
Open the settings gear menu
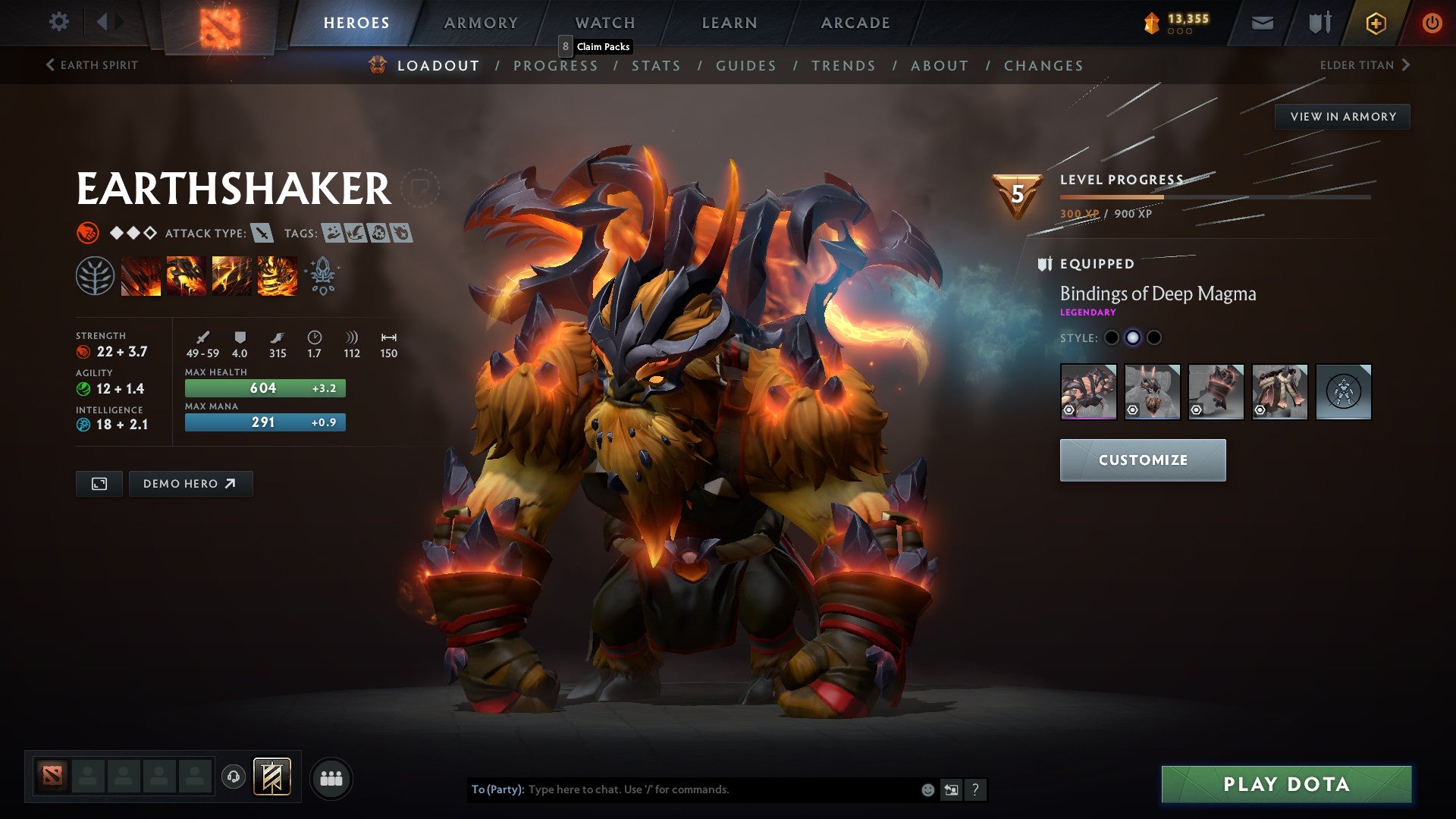point(58,22)
